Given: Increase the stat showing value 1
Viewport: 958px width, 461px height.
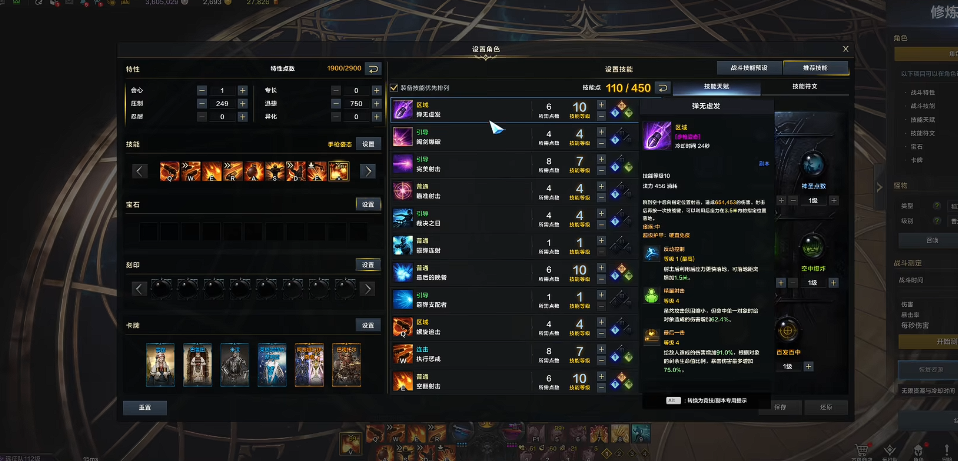Looking at the screenshot, I should click(242, 90).
